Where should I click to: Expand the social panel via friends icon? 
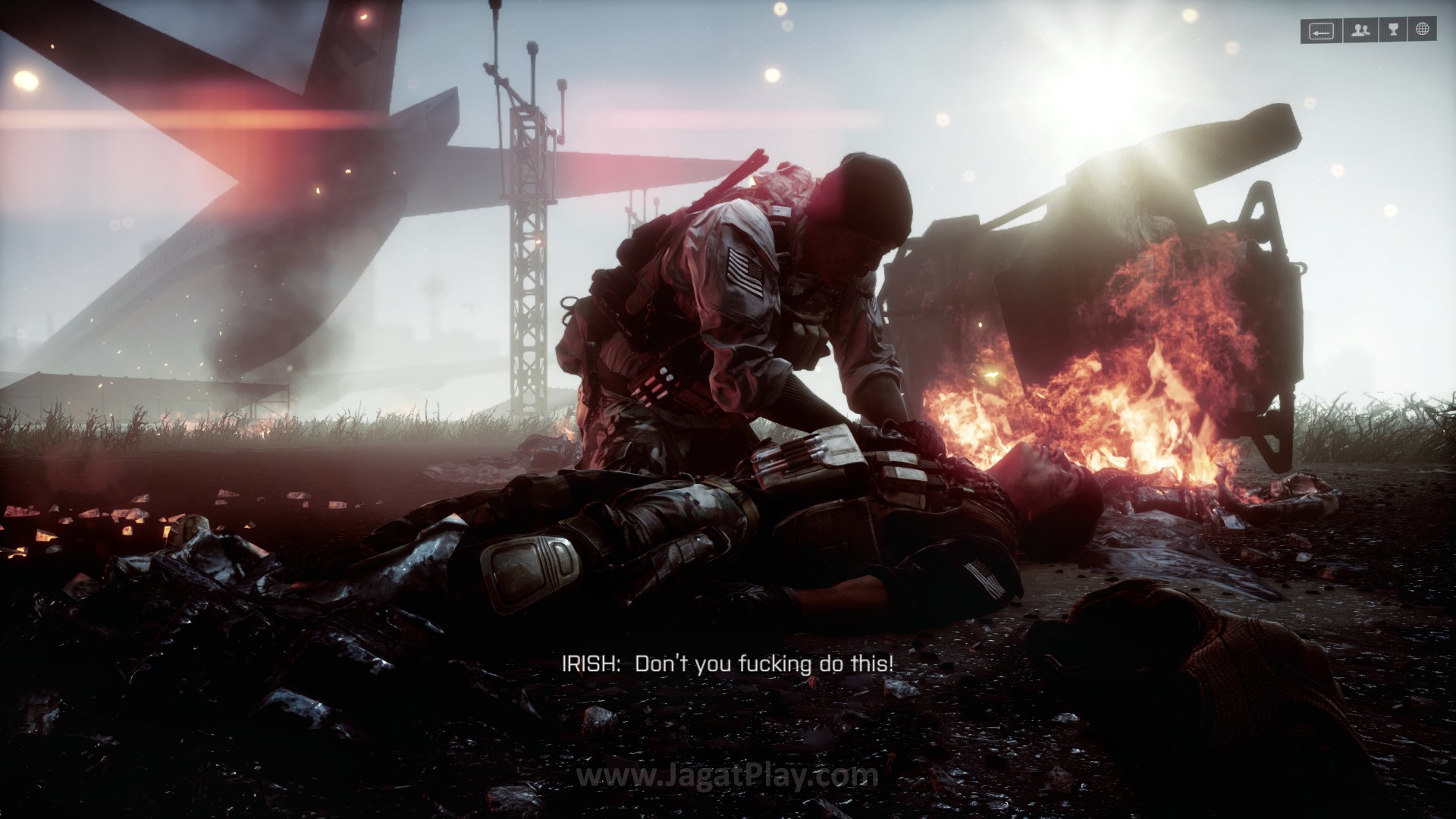tap(1360, 30)
